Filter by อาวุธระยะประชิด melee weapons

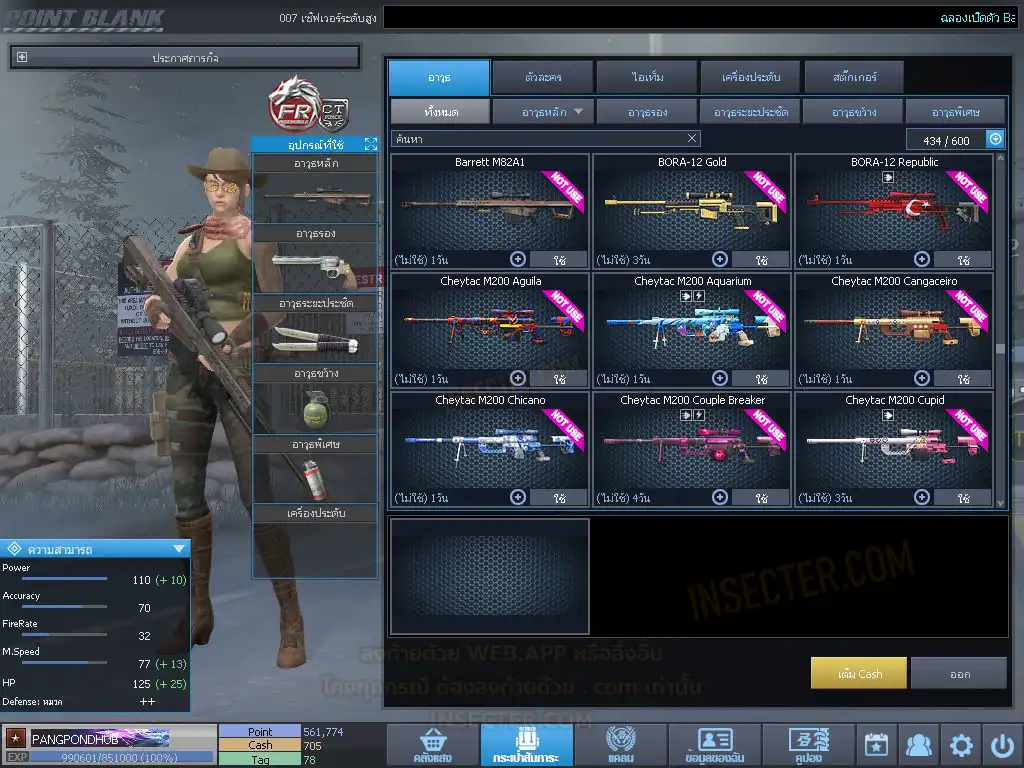[750, 111]
